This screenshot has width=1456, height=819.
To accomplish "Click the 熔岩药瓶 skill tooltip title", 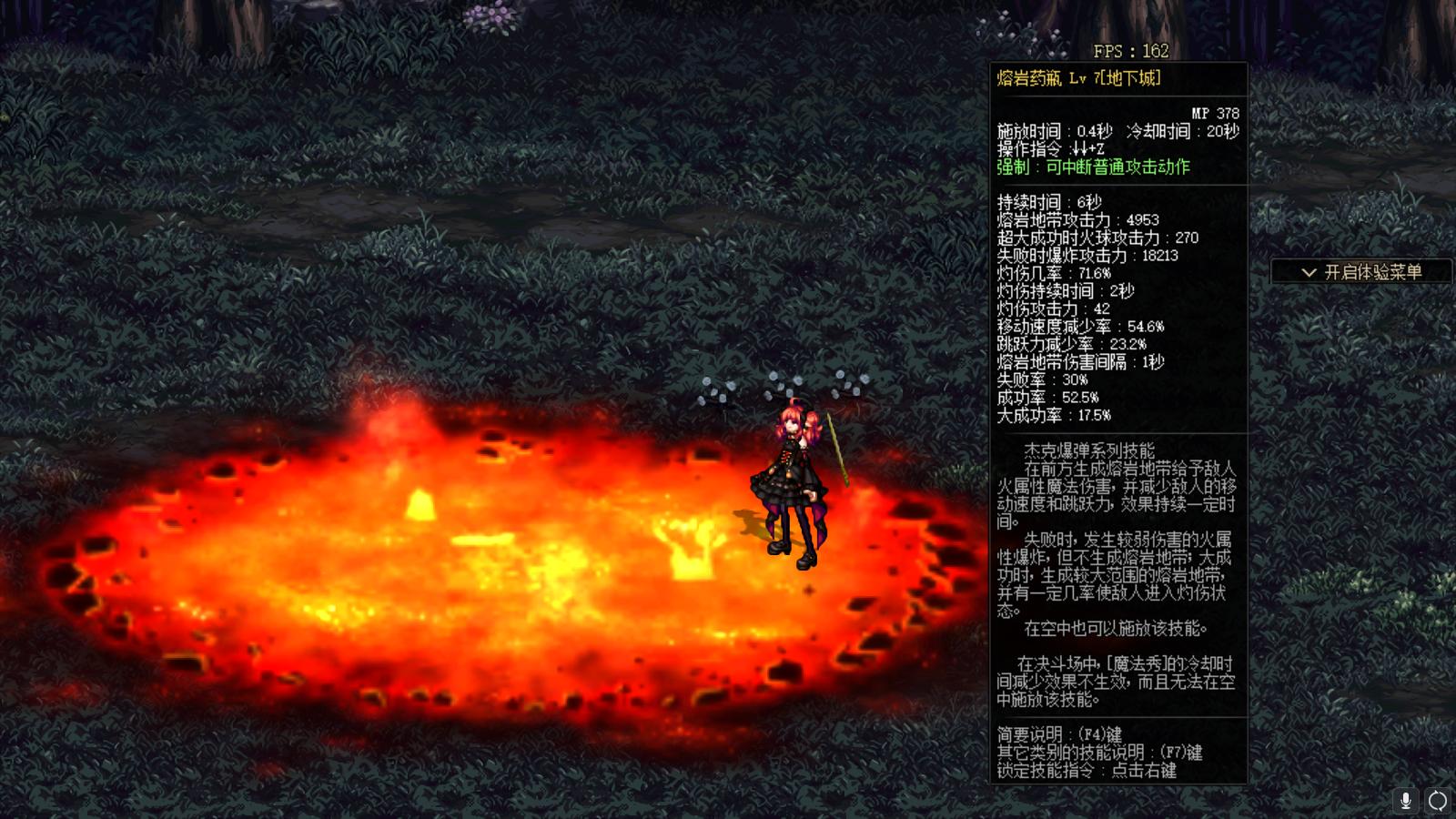I will tap(1077, 79).
